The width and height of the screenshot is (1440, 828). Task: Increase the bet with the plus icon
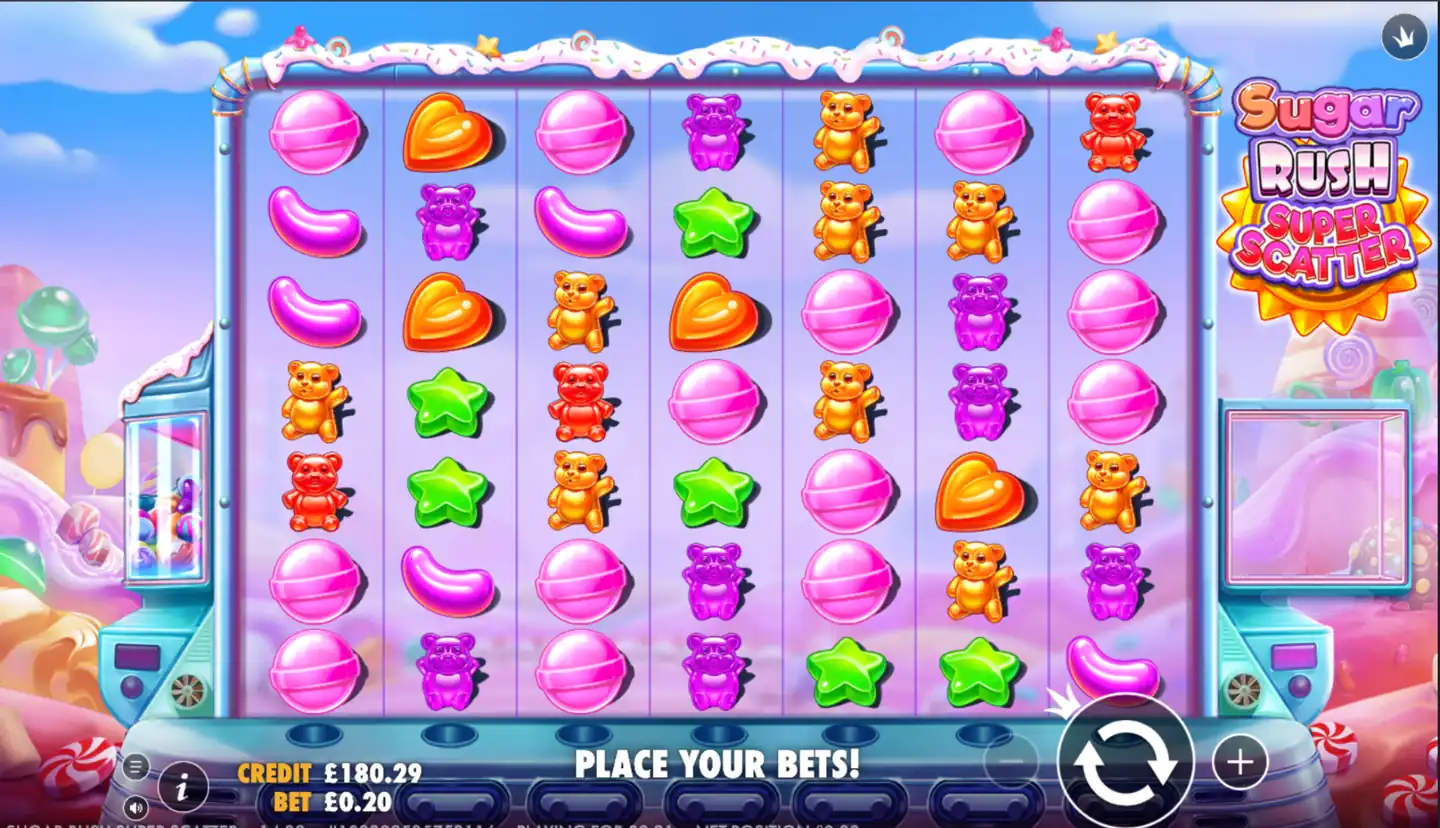tap(1239, 761)
